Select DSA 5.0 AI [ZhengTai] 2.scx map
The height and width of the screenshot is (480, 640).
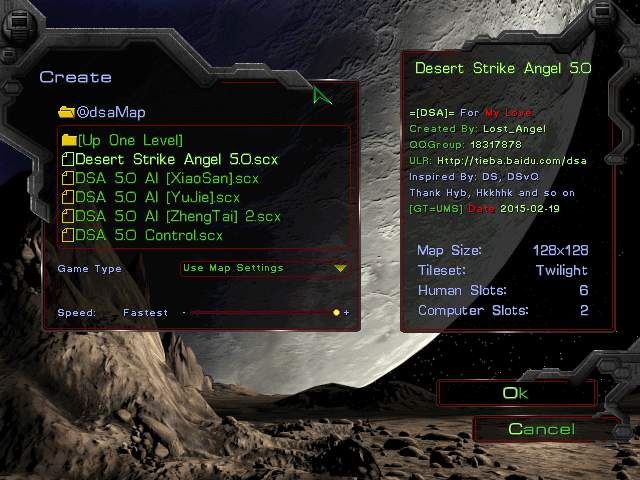[177, 216]
